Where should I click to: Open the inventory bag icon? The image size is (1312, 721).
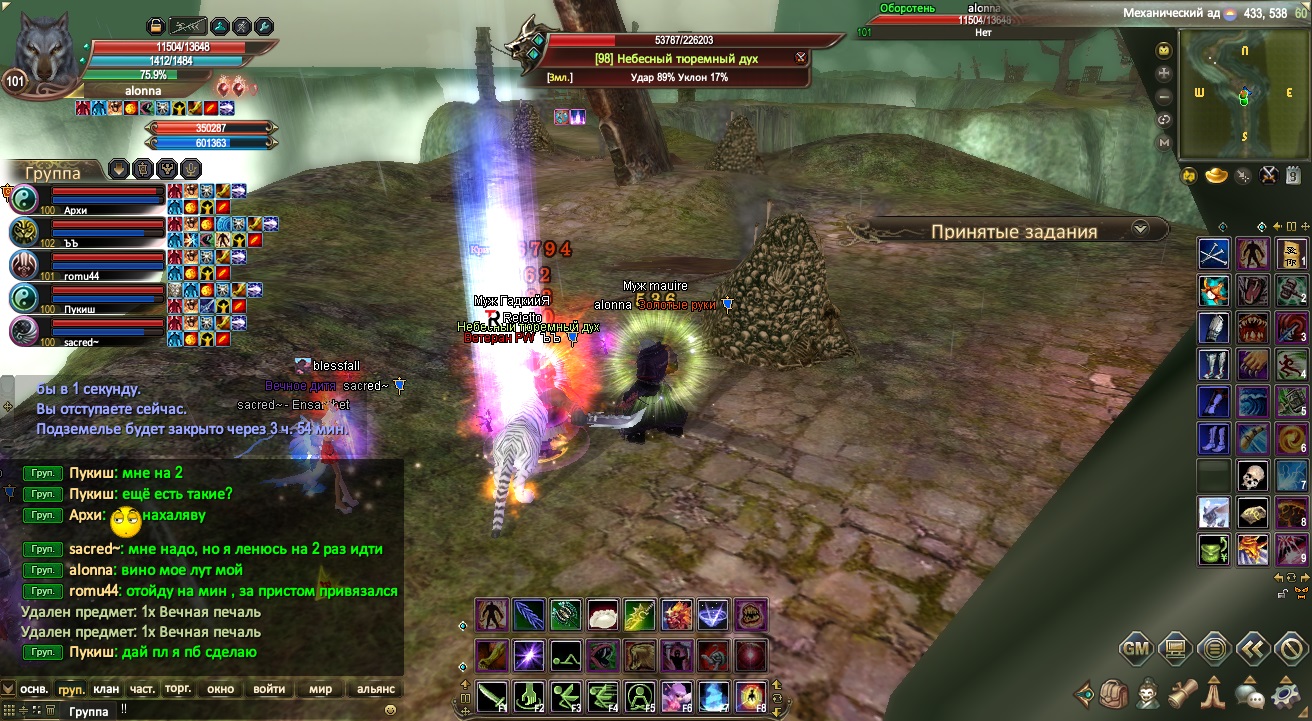1114,692
